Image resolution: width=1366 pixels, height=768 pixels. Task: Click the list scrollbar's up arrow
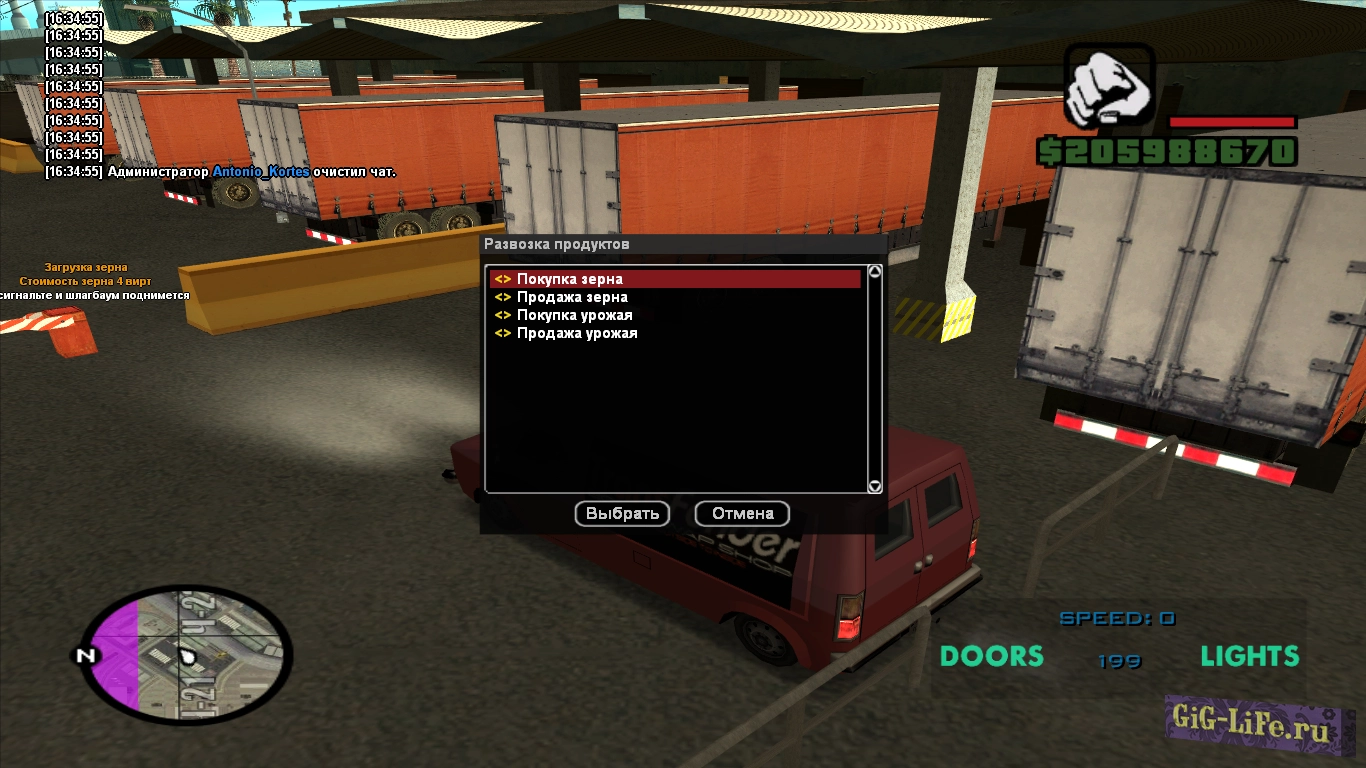click(874, 271)
